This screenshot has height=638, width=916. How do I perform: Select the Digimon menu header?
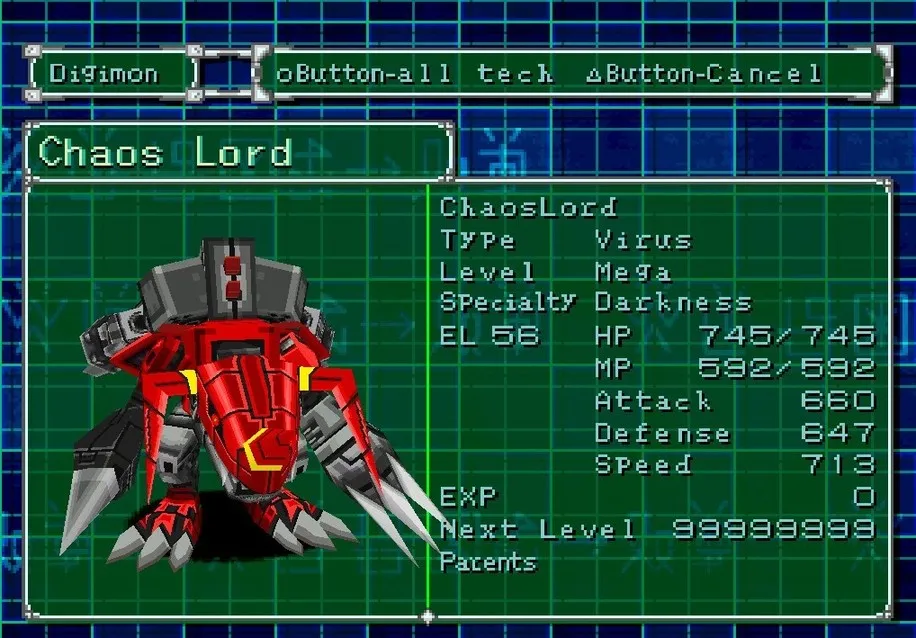click(111, 73)
